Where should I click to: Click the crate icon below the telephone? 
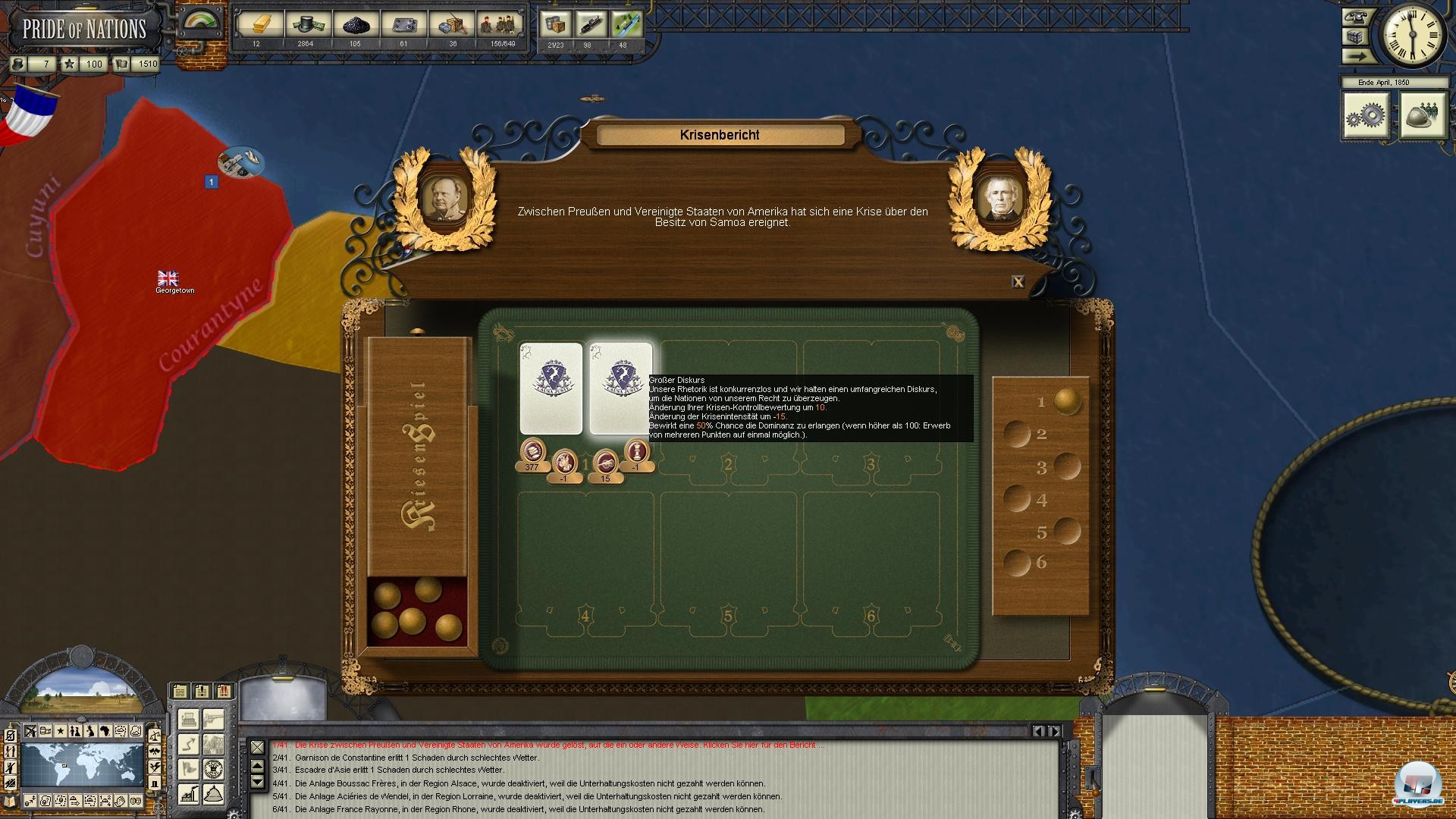(x=1356, y=35)
